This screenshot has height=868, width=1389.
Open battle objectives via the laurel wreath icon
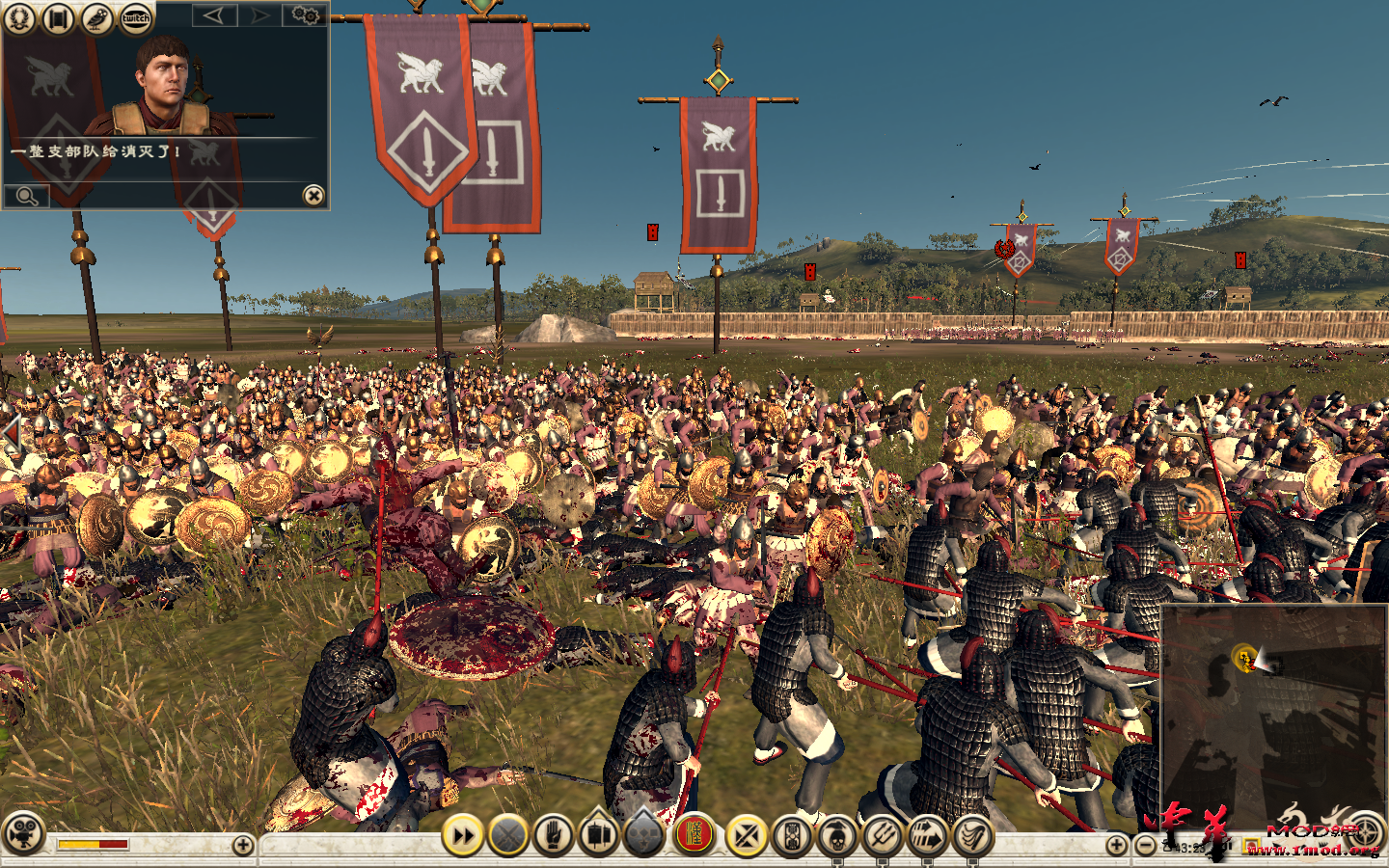pos(19,17)
